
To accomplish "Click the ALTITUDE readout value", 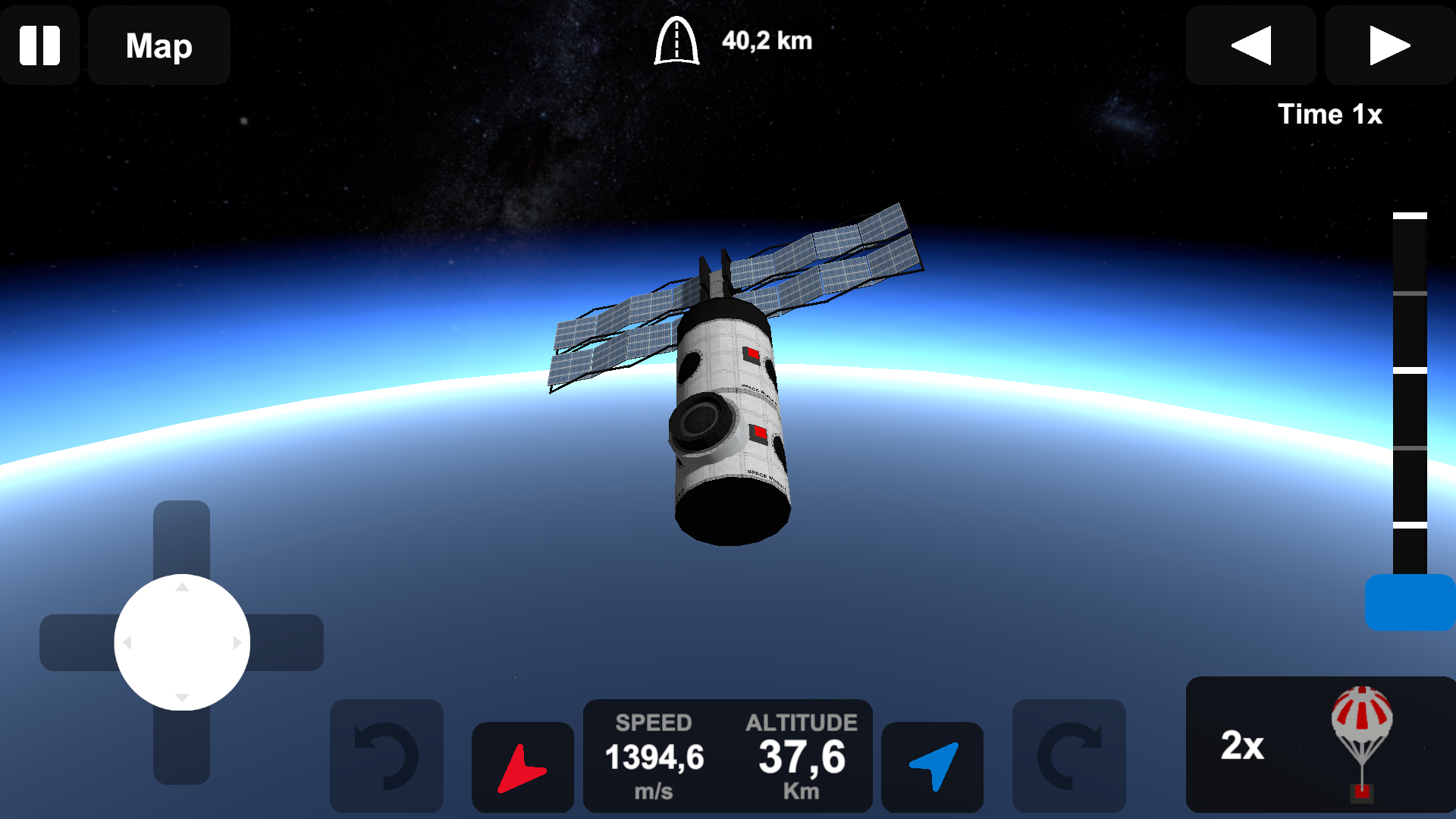I will (x=802, y=756).
